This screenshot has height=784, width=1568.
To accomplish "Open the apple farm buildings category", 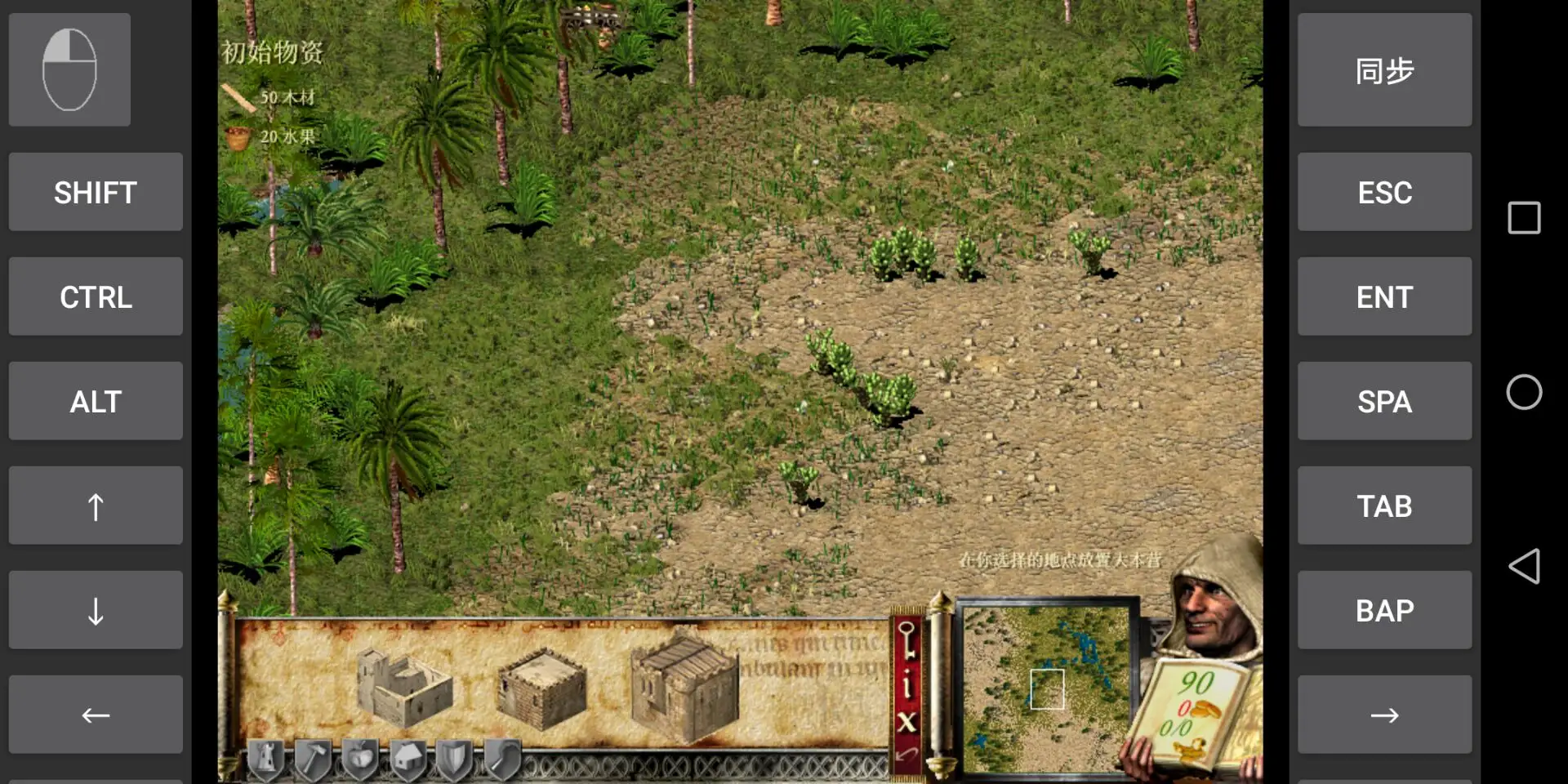I will [360, 759].
